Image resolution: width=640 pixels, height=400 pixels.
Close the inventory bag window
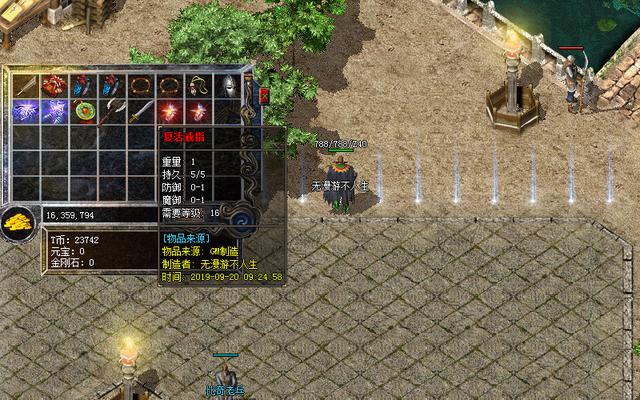tap(264, 96)
